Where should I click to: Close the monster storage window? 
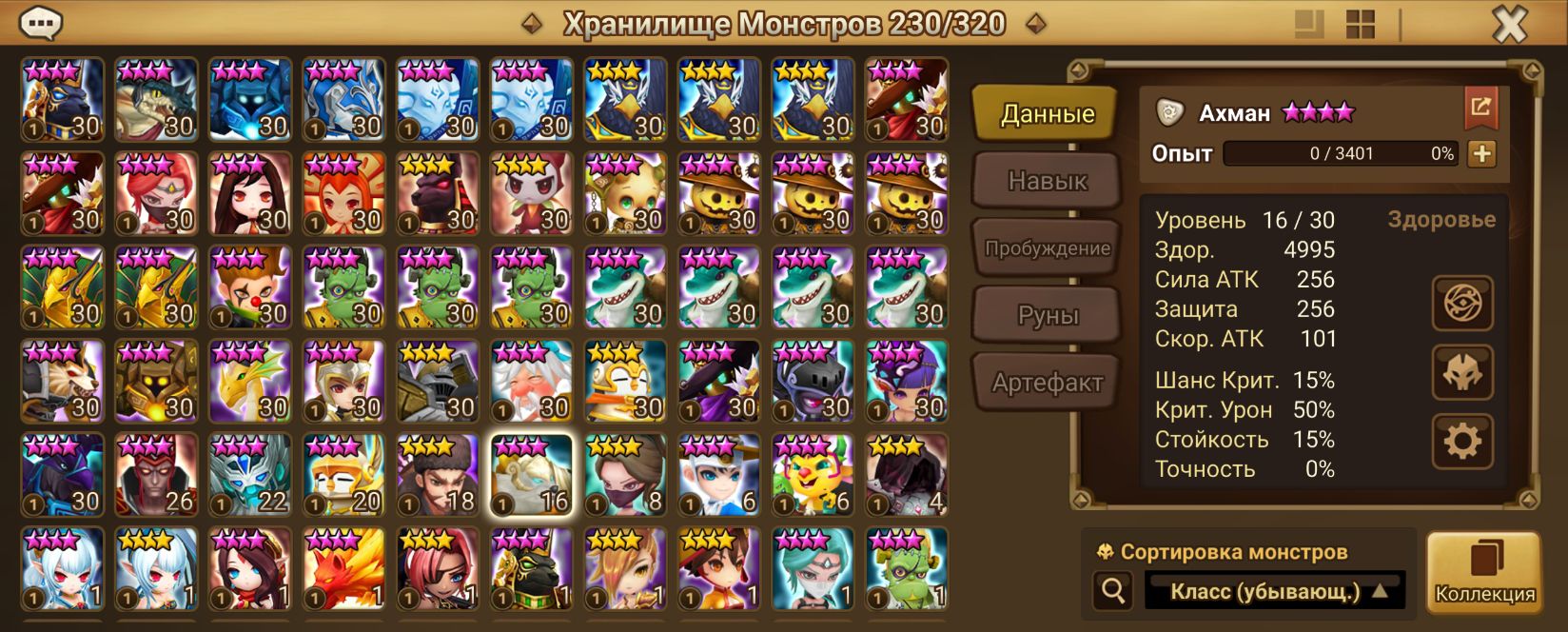pyautogui.click(x=1508, y=25)
